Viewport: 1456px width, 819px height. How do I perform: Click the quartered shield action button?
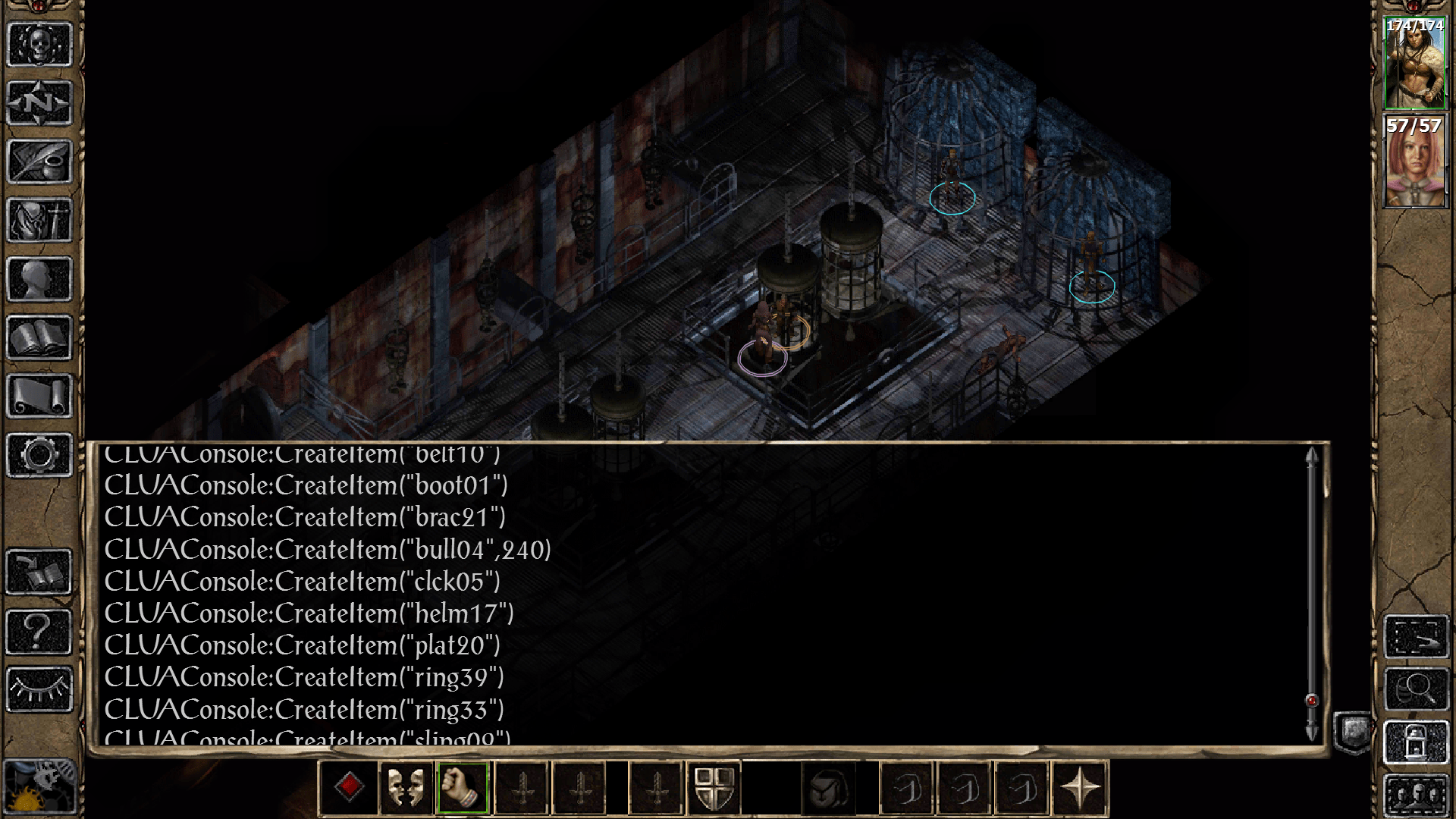pyautogui.click(x=714, y=788)
